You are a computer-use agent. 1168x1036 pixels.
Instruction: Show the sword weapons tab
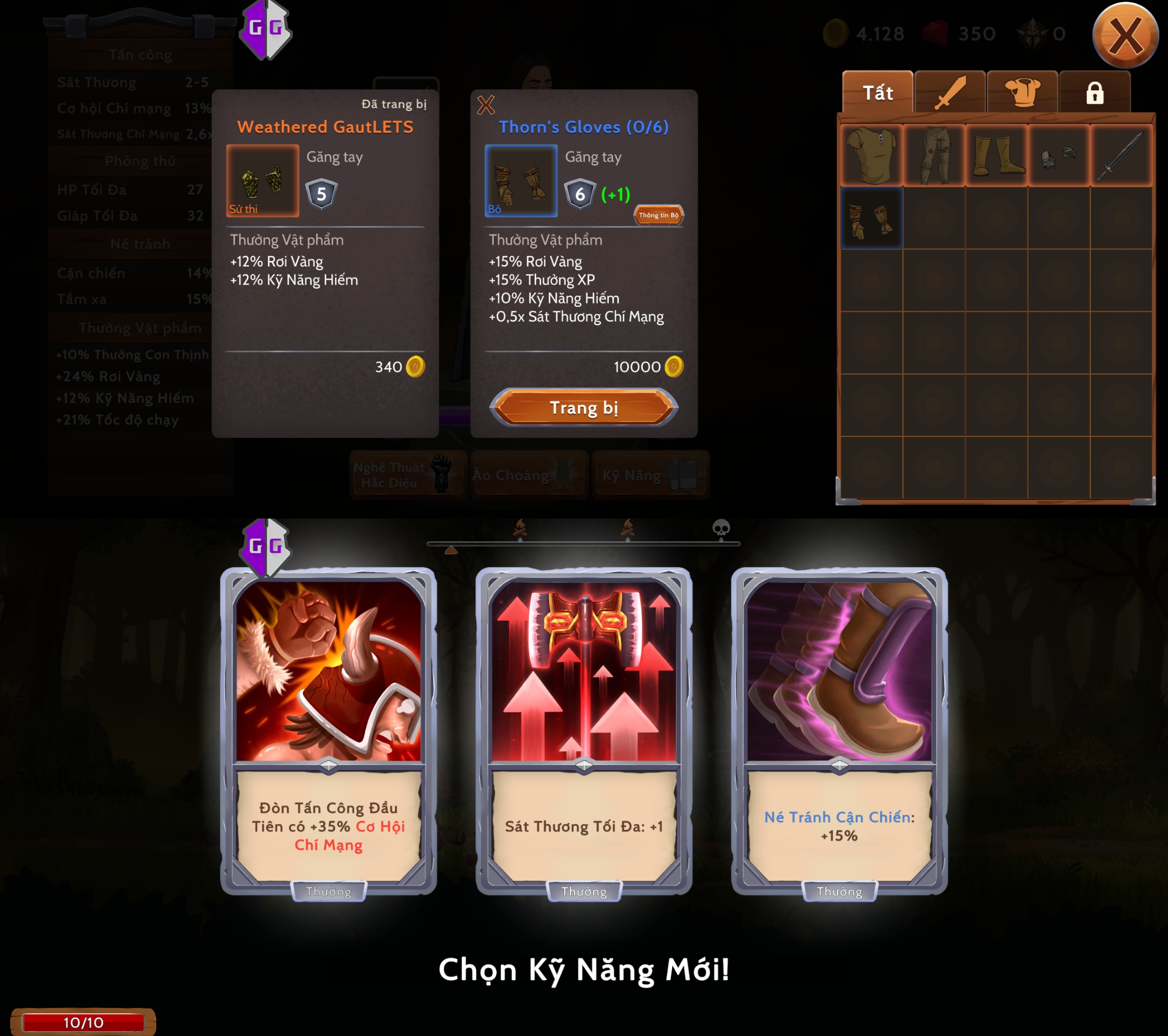click(x=949, y=92)
